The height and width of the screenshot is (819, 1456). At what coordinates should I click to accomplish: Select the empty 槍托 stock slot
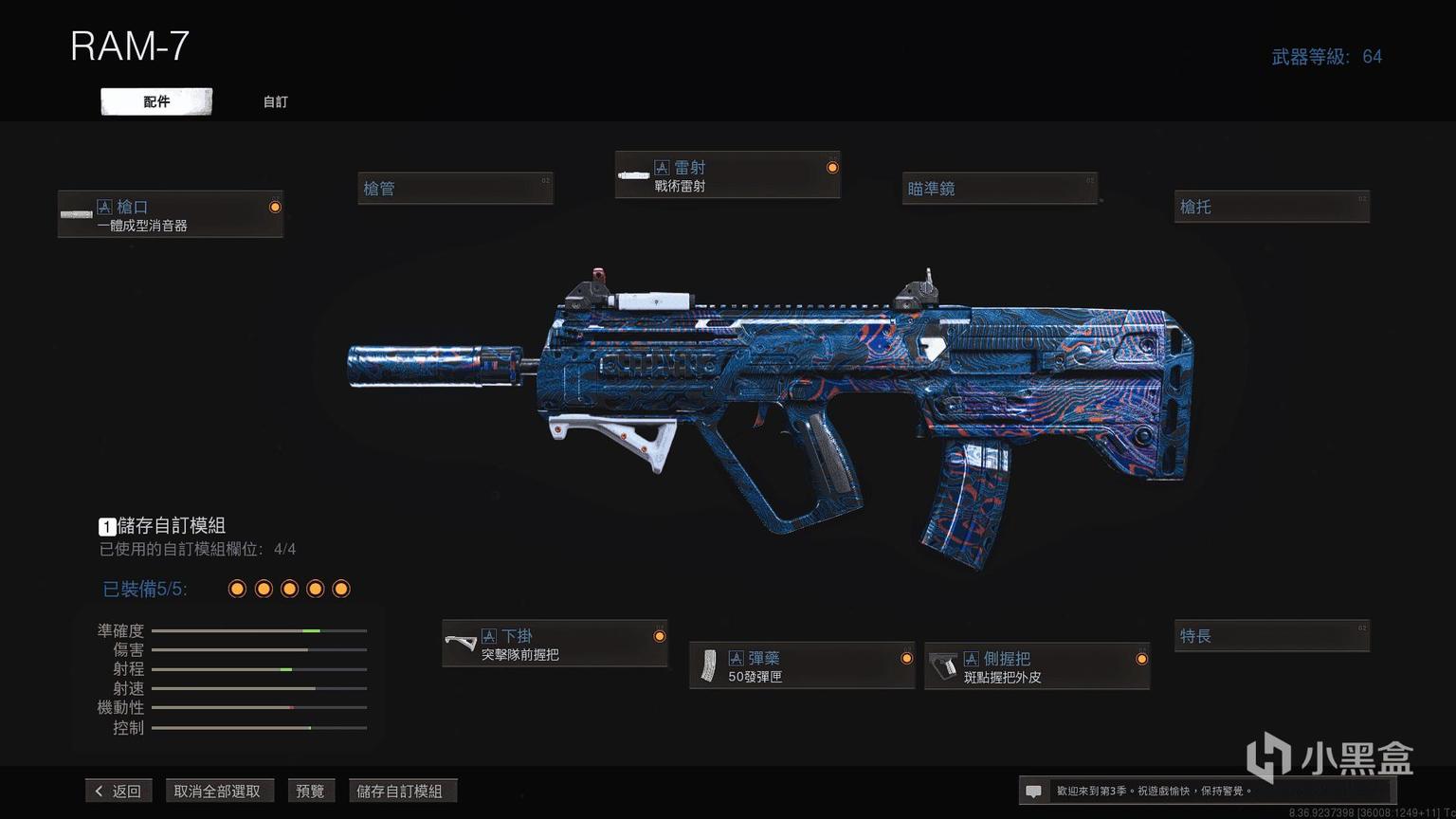point(1271,207)
